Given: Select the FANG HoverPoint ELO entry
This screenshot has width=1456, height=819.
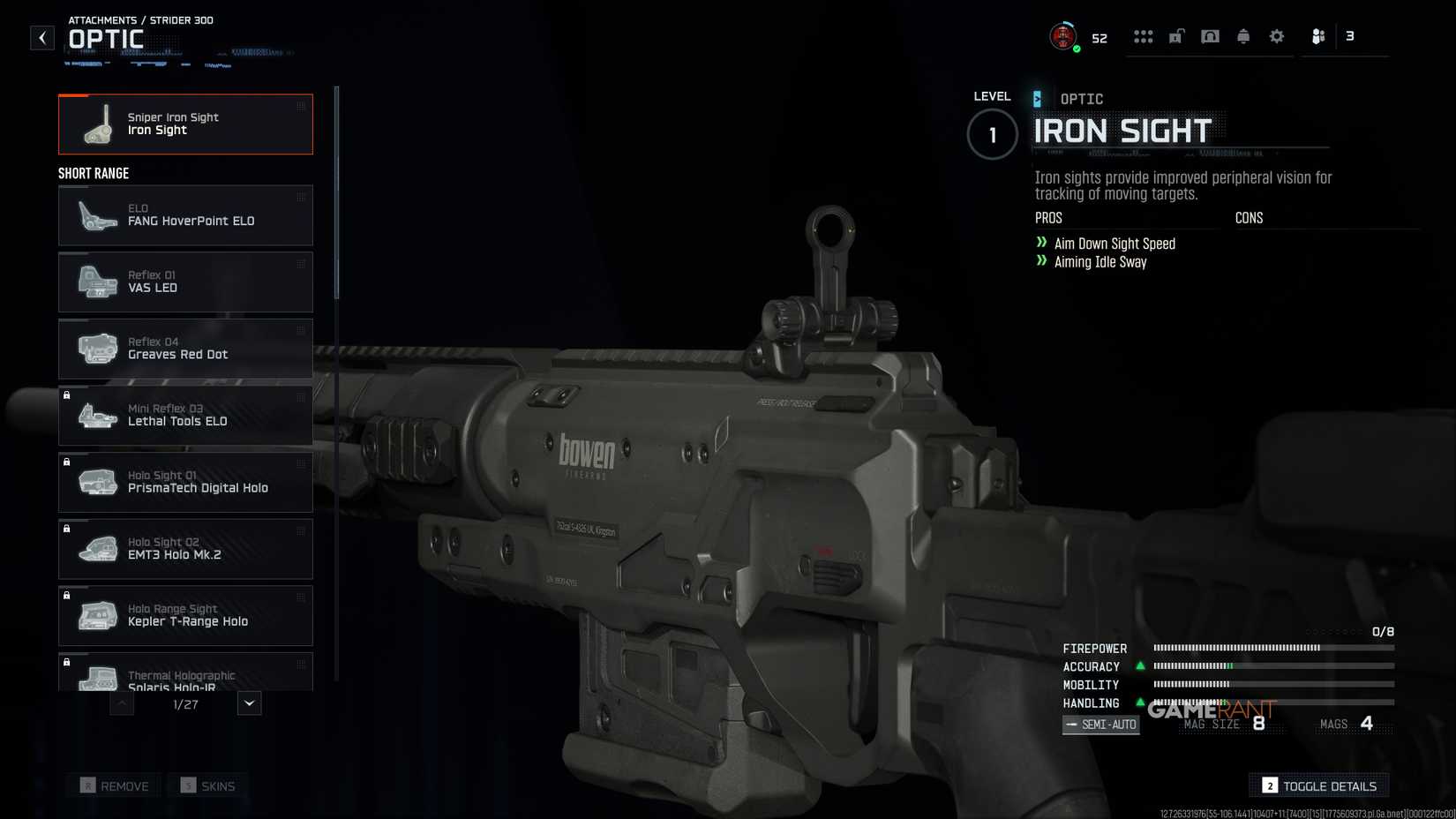Looking at the screenshot, I should 185,214.
